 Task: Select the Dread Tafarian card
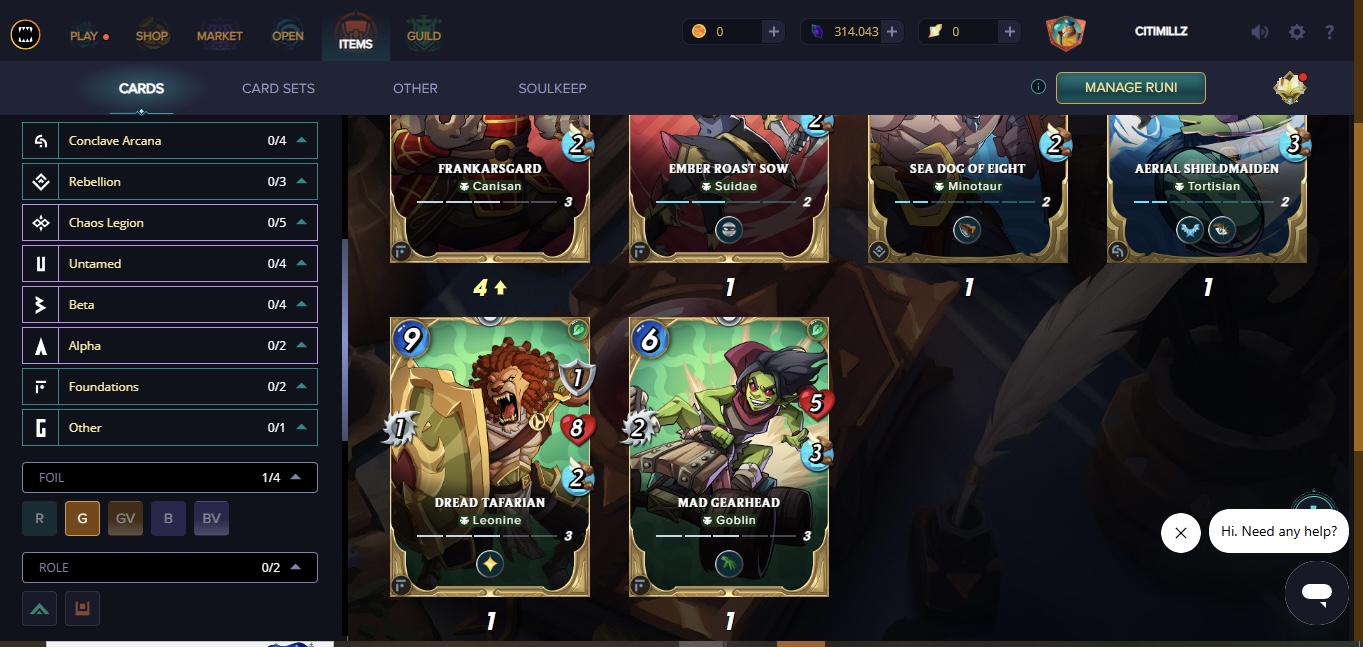point(489,457)
